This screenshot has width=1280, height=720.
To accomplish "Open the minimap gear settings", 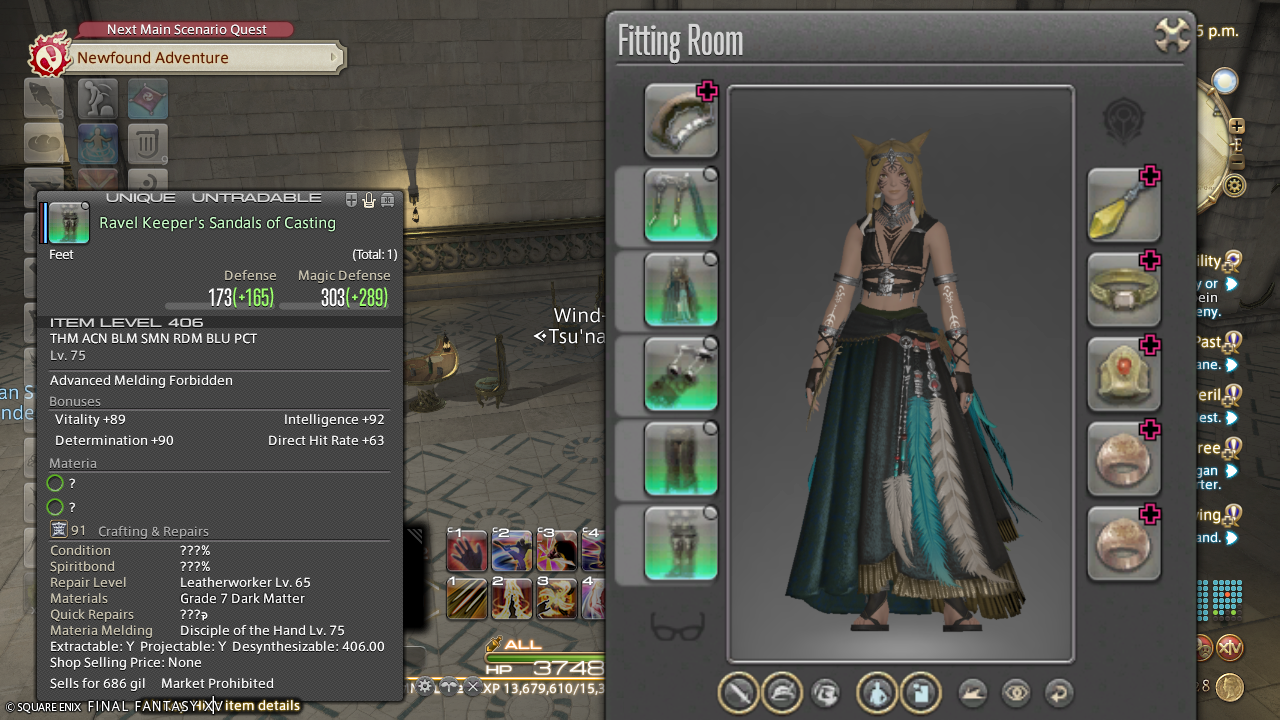I will click(x=1236, y=185).
